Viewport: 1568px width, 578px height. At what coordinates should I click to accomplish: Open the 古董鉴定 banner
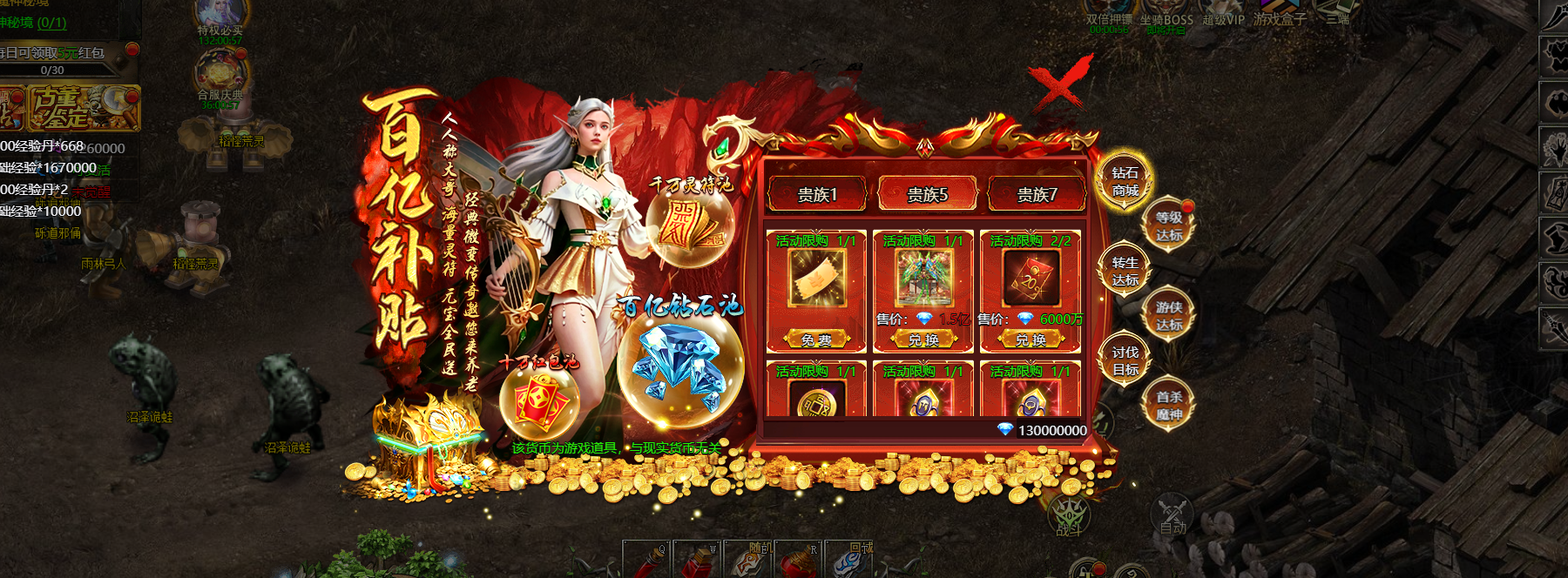83,108
